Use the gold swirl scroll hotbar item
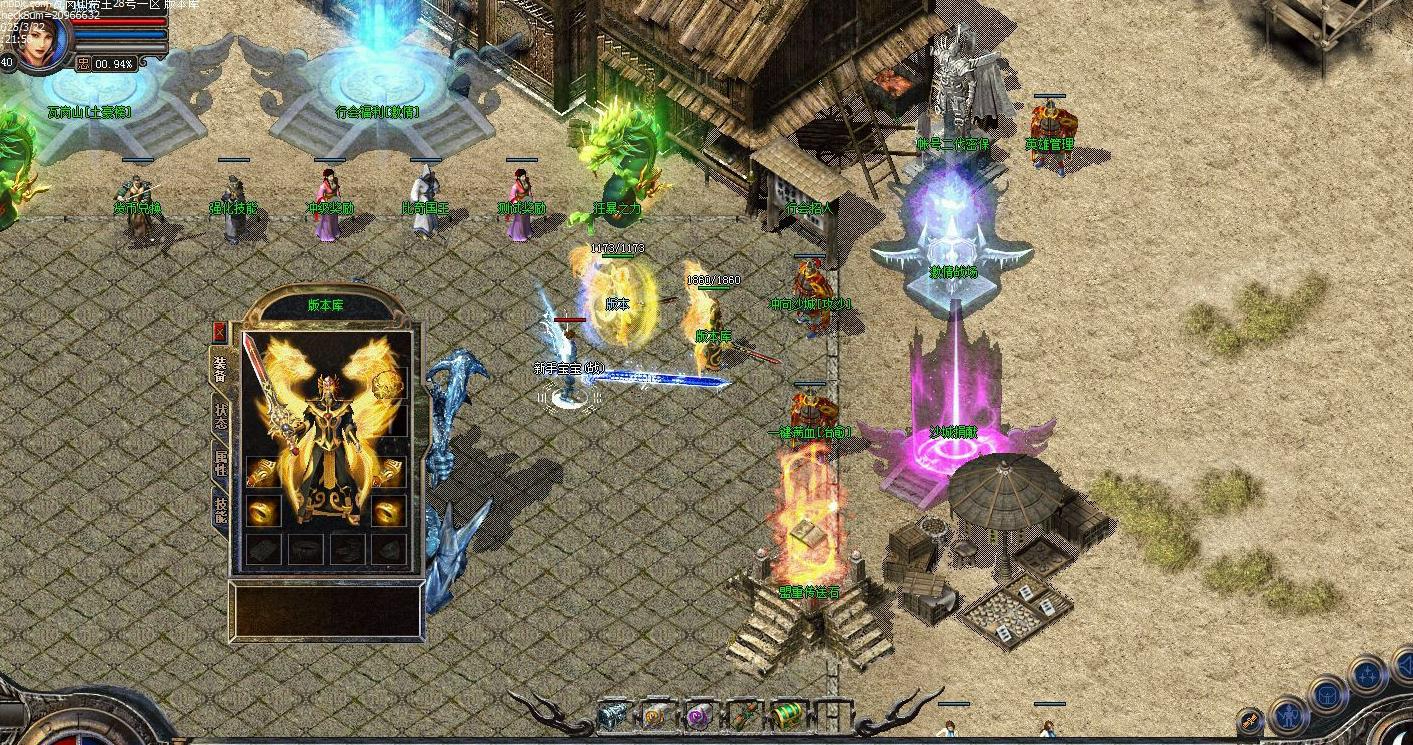The image size is (1413, 745). coord(657,716)
